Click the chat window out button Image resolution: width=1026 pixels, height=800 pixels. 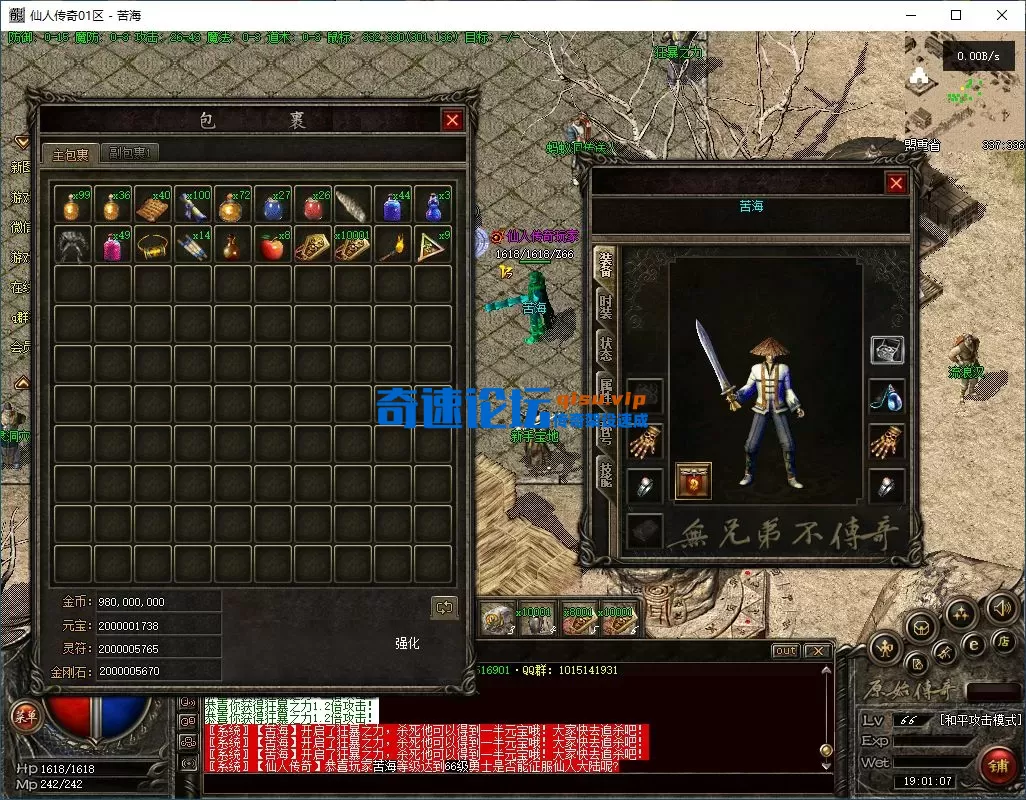[786, 651]
